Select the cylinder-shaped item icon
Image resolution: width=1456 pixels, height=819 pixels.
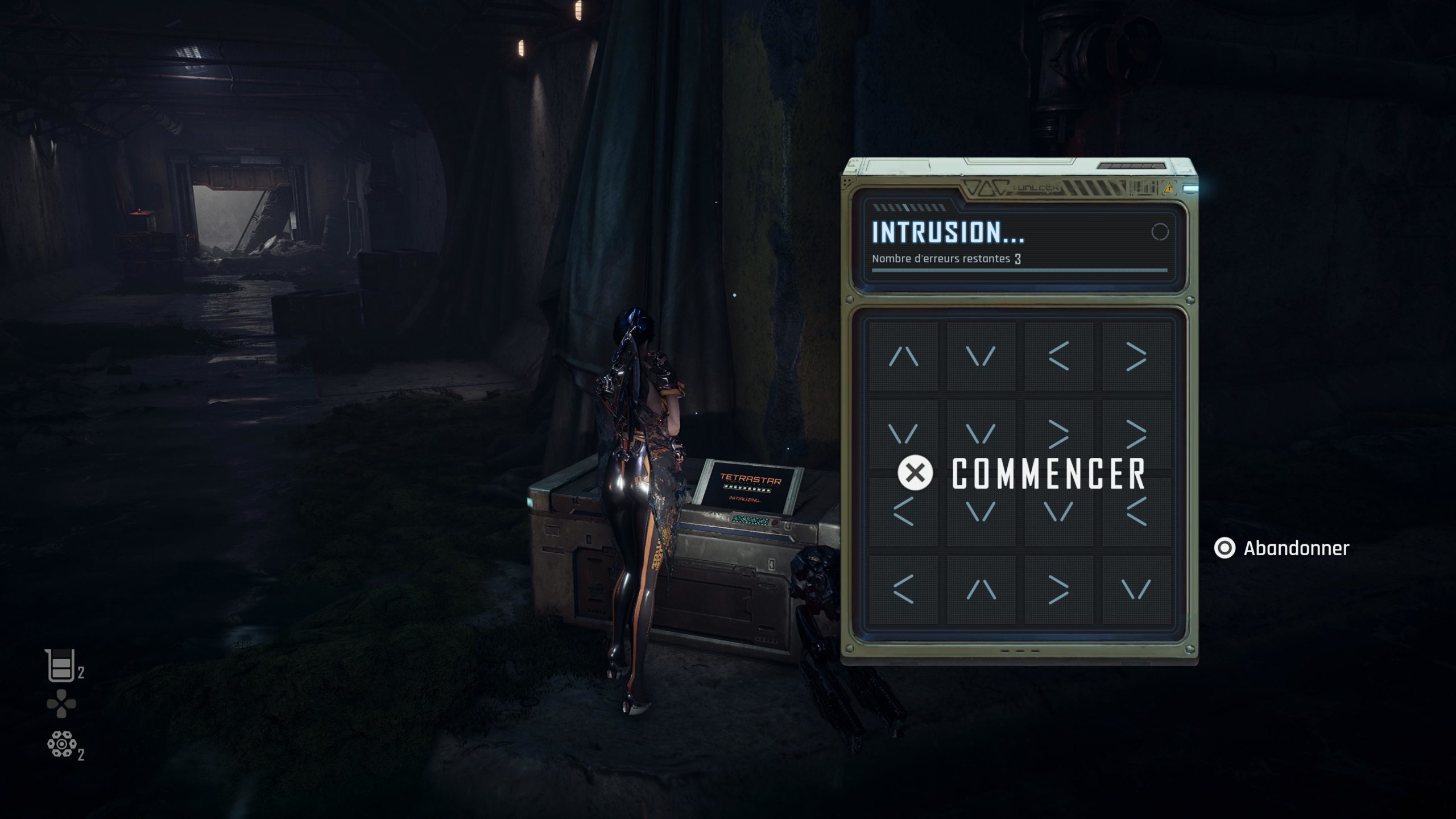(61, 744)
